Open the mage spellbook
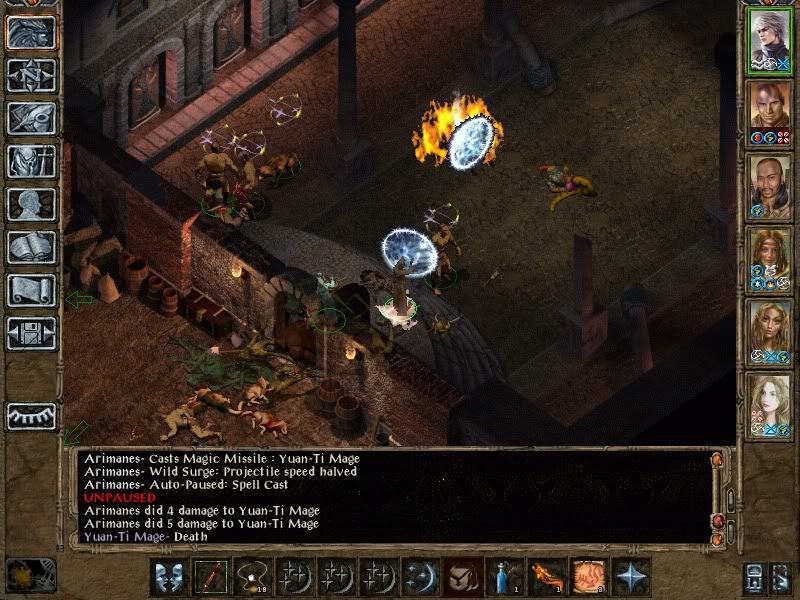This screenshot has height=600, width=800. [x=31, y=247]
